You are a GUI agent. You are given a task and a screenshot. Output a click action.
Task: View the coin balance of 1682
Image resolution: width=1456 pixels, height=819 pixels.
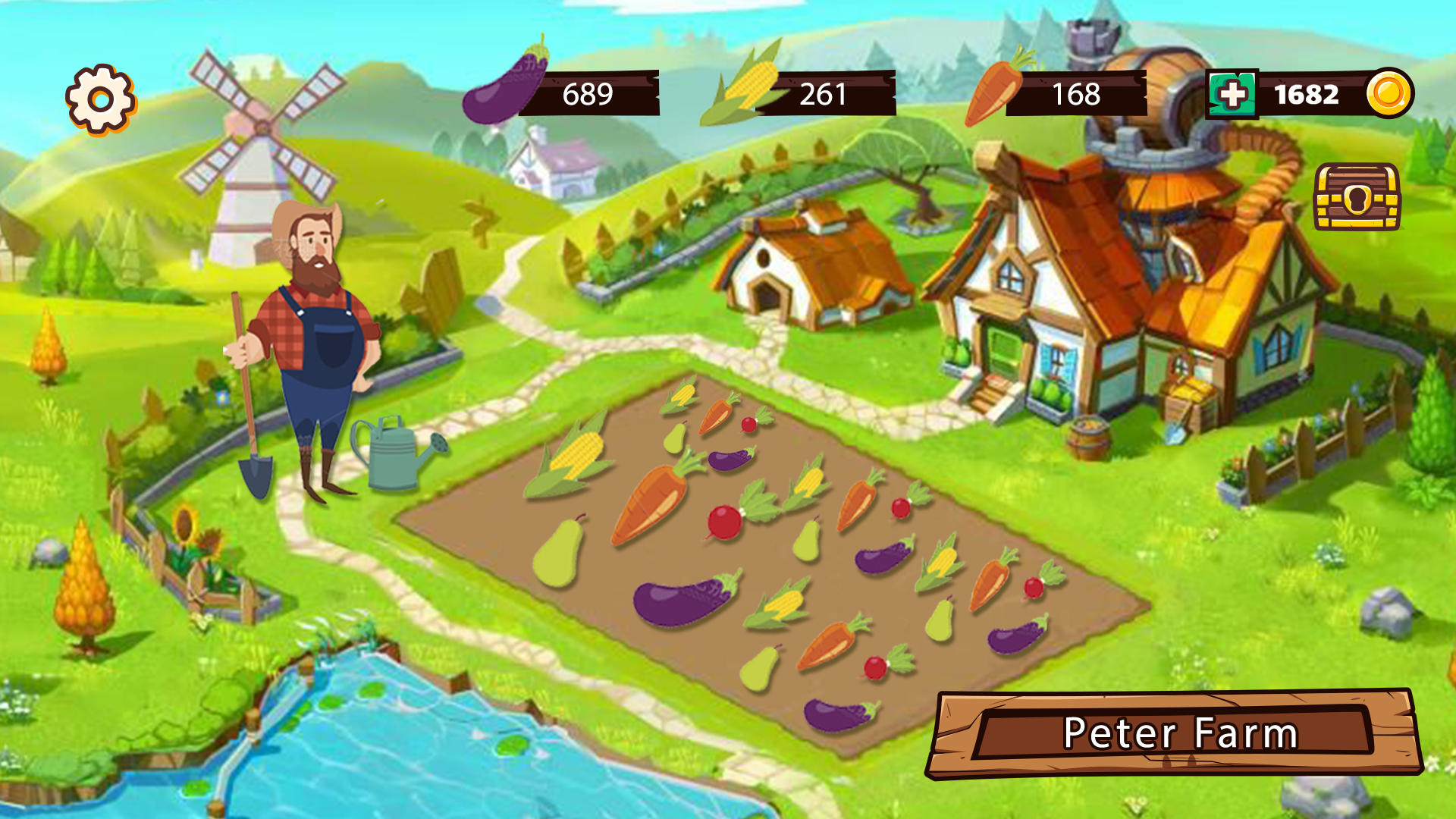tap(1306, 93)
